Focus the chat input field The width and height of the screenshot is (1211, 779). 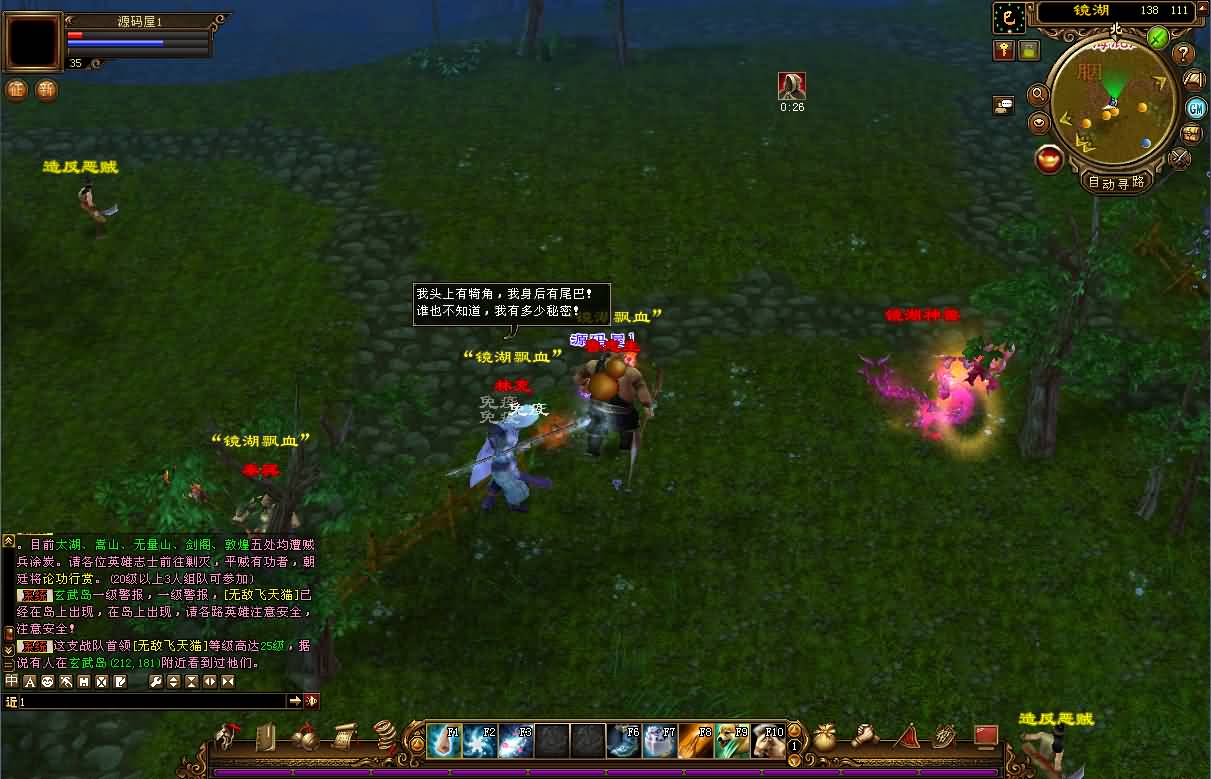point(150,702)
